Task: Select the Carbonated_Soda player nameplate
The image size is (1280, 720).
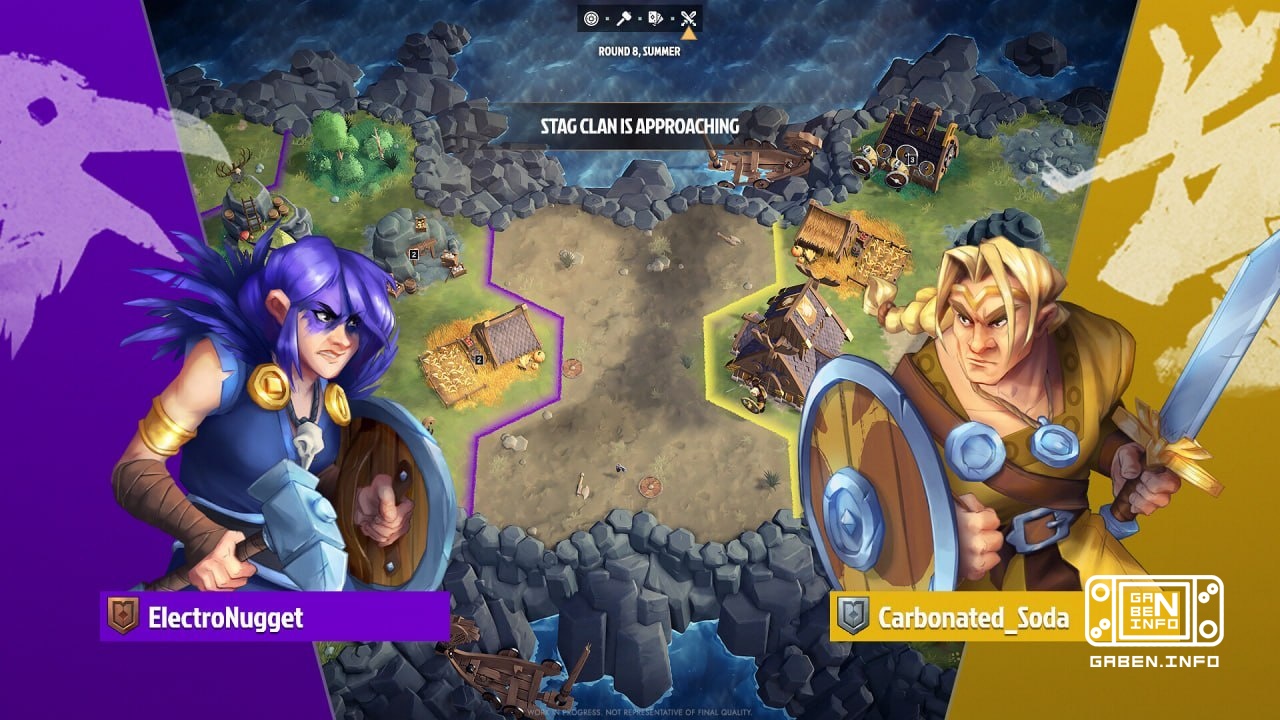Action: pyautogui.click(x=975, y=618)
